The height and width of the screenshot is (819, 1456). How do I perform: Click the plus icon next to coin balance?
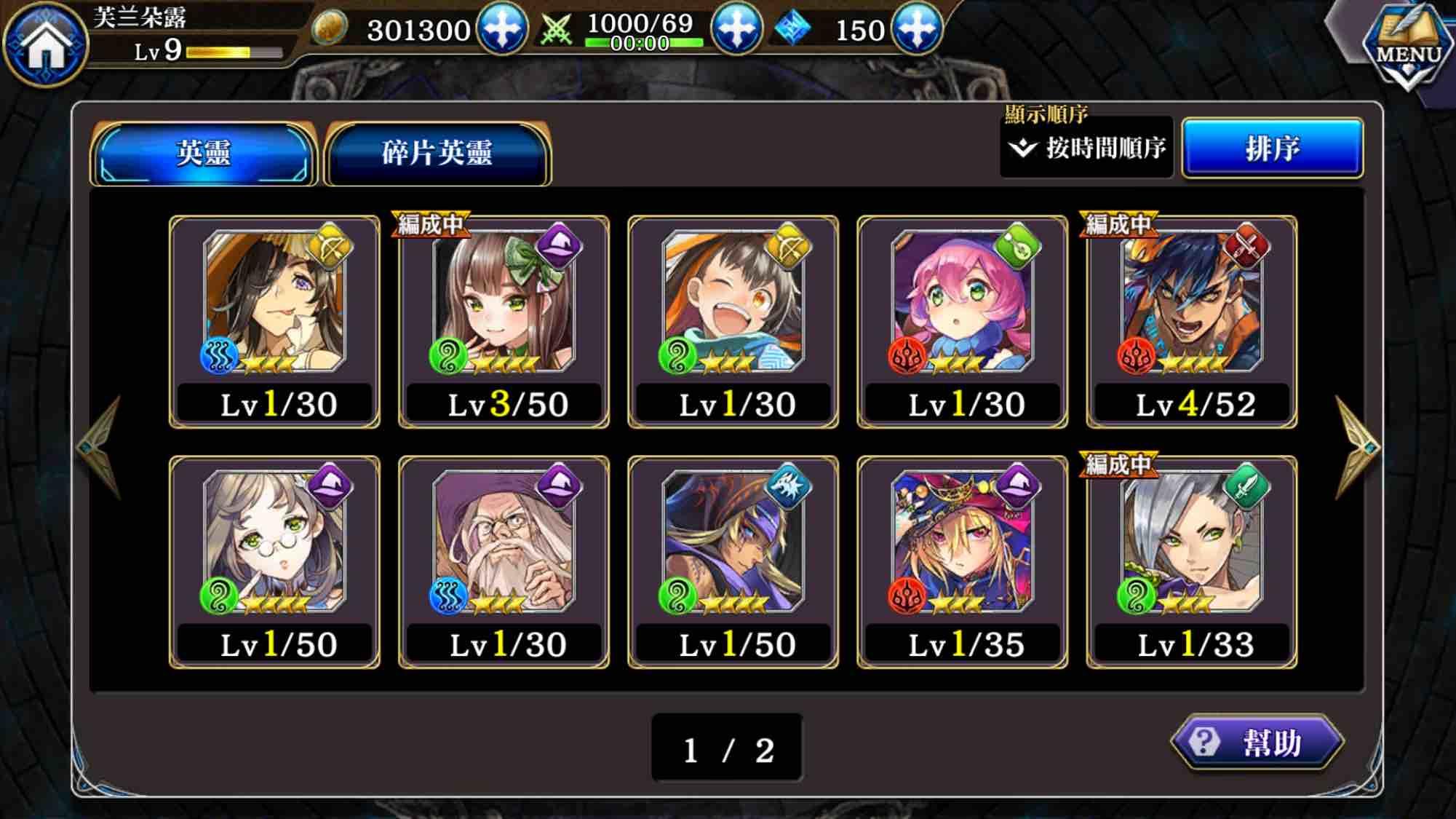click(501, 31)
